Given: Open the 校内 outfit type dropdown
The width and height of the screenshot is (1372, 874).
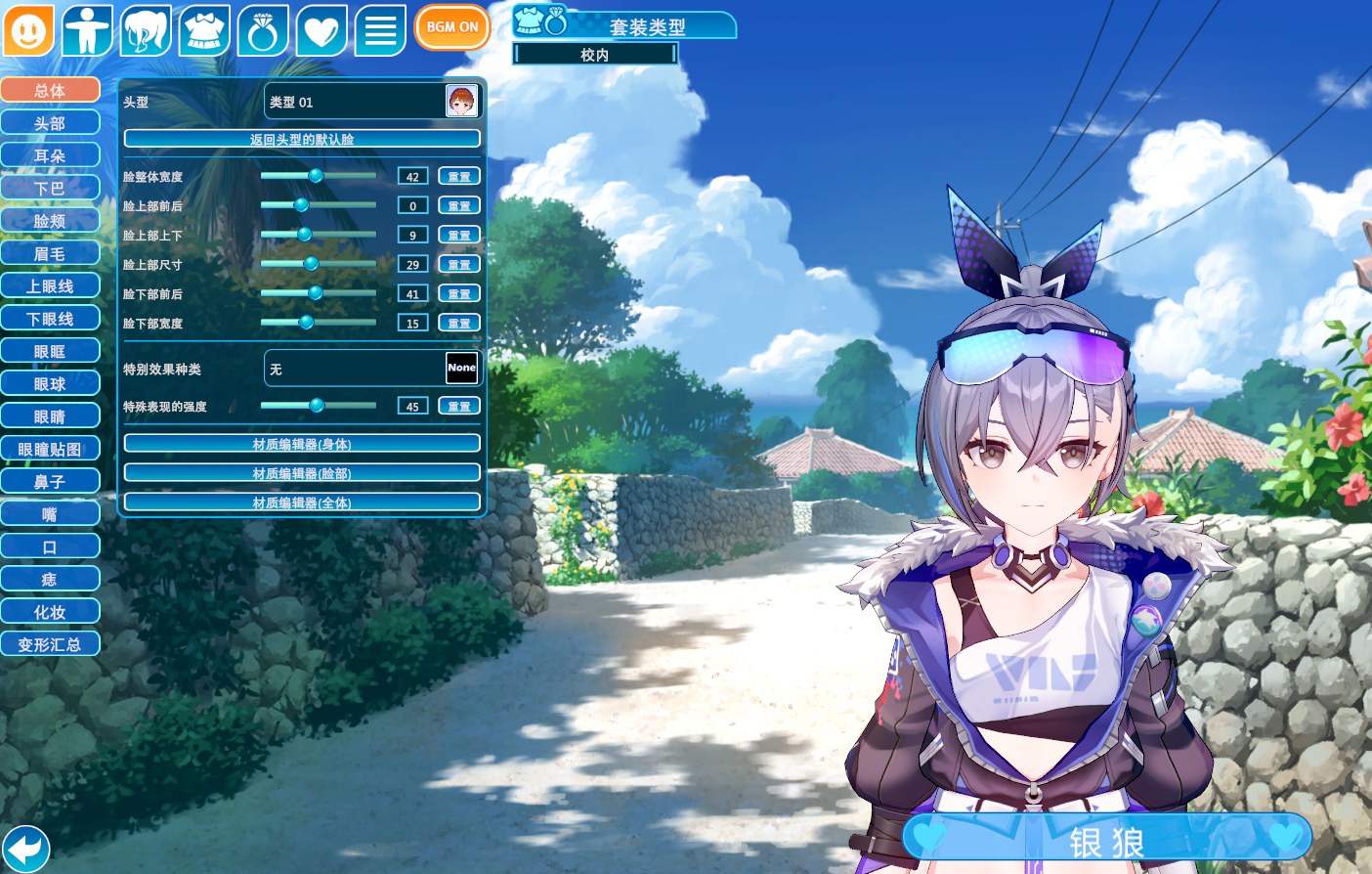Looking at the screenshot, I should pyautogui.click(x=595, y=55).
